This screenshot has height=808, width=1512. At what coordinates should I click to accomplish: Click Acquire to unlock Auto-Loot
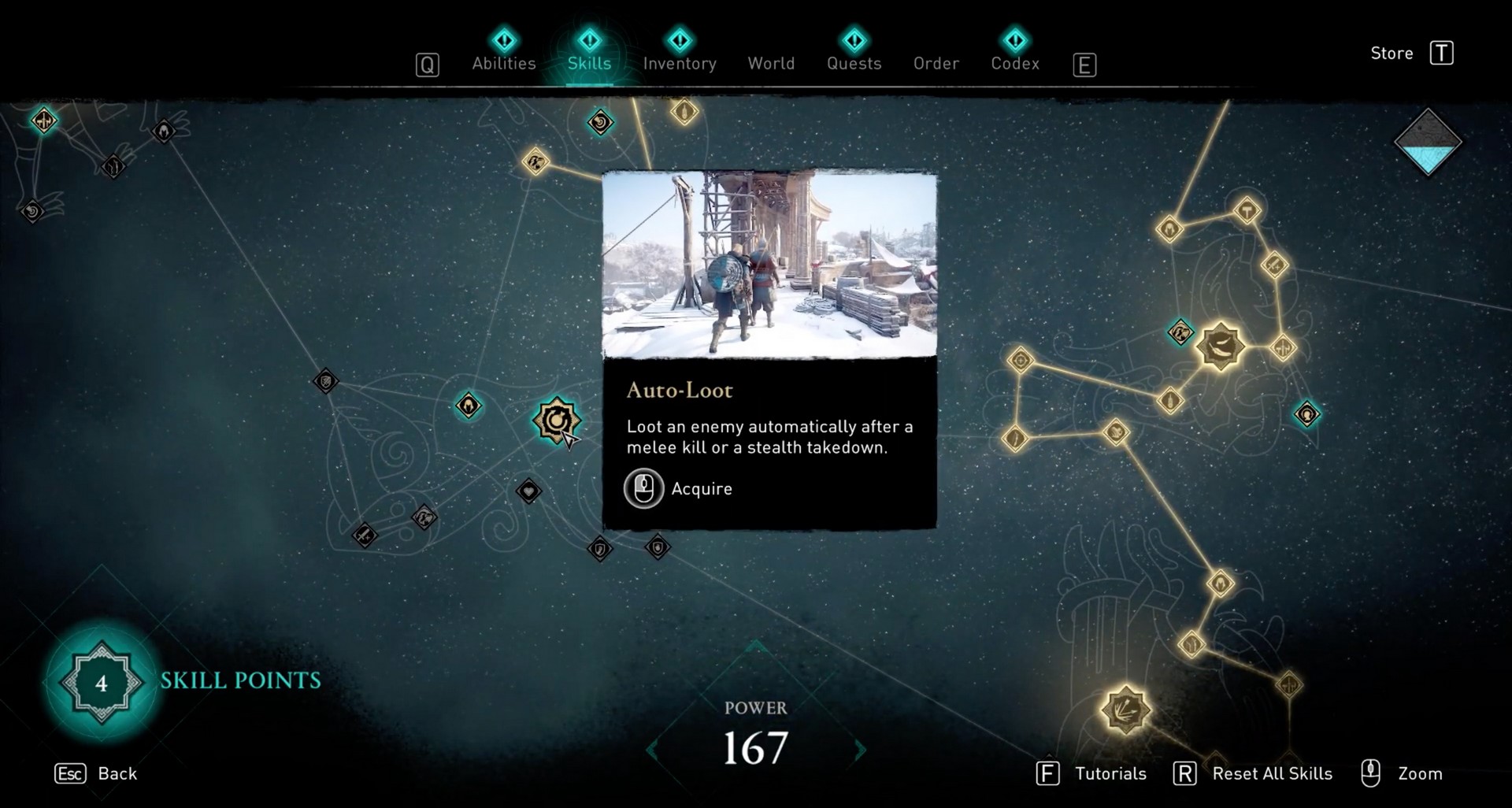679,488
